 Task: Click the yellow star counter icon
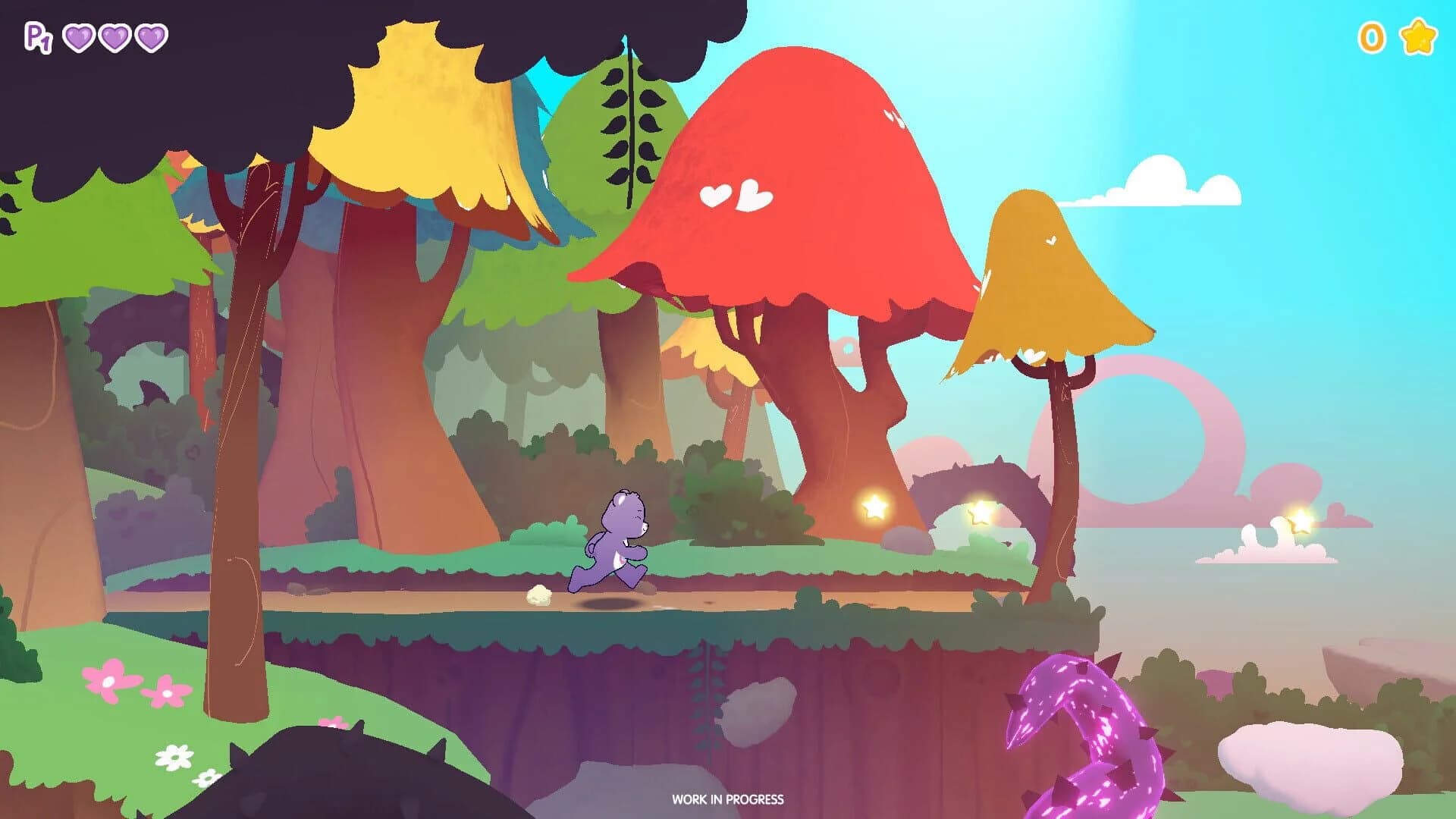click(1420, 35)
